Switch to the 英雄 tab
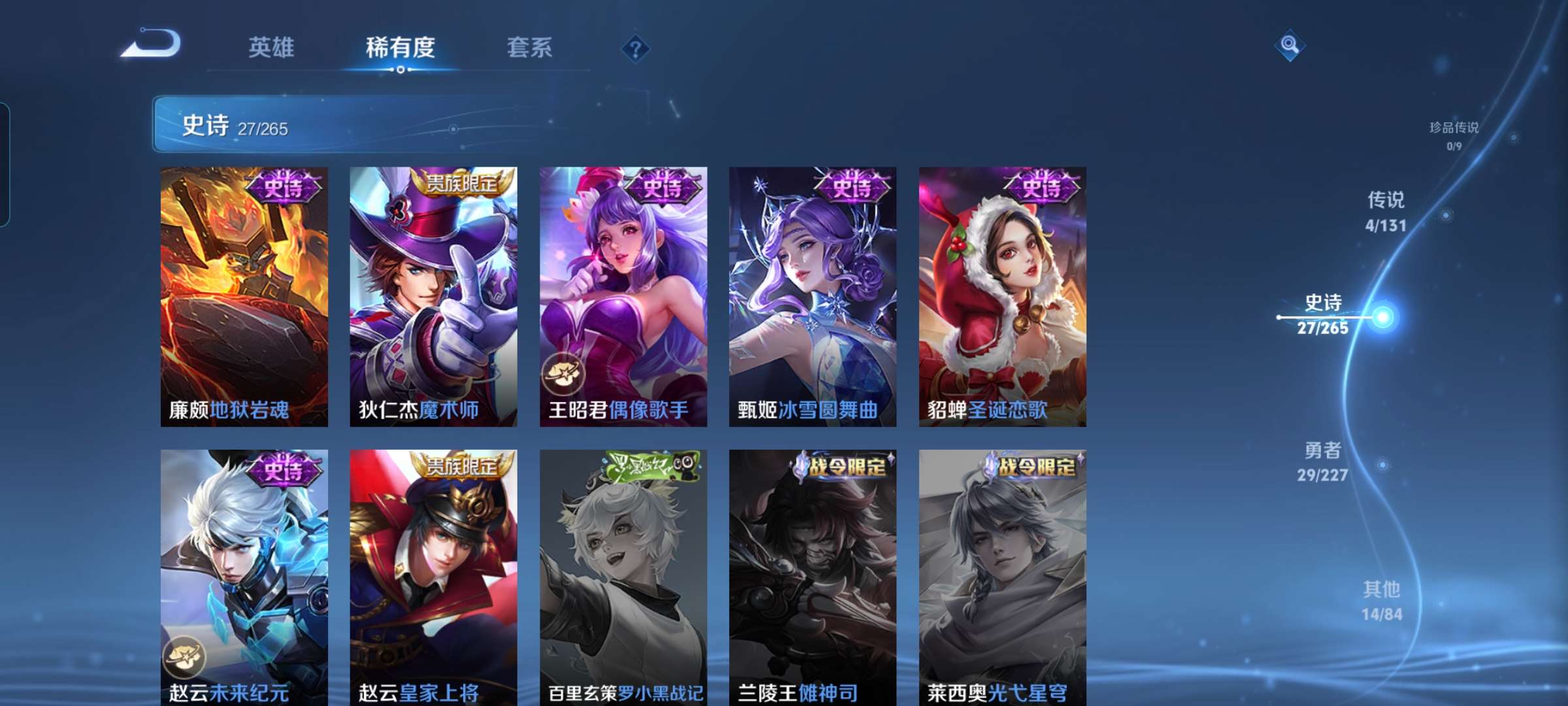Viewport: 1568px width, 706px height. pos(271,48)
